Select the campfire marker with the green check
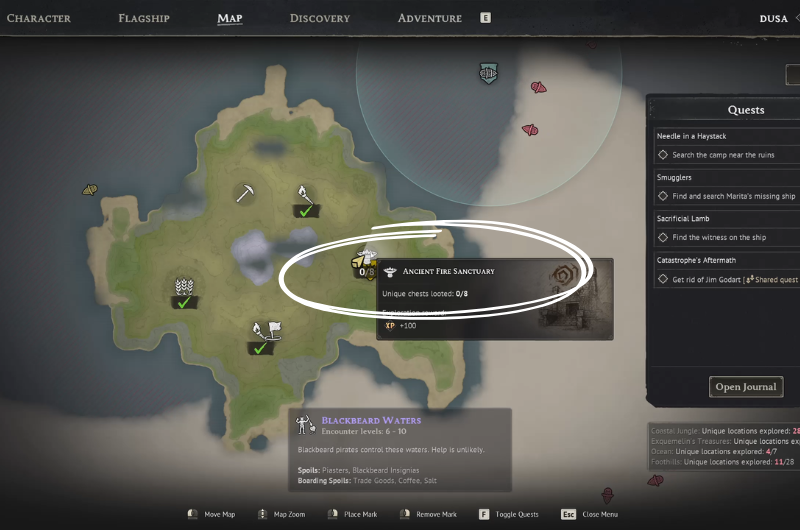The height and width of the screenshot is (530, 800). pyautogui.click(x=304, y=198)
